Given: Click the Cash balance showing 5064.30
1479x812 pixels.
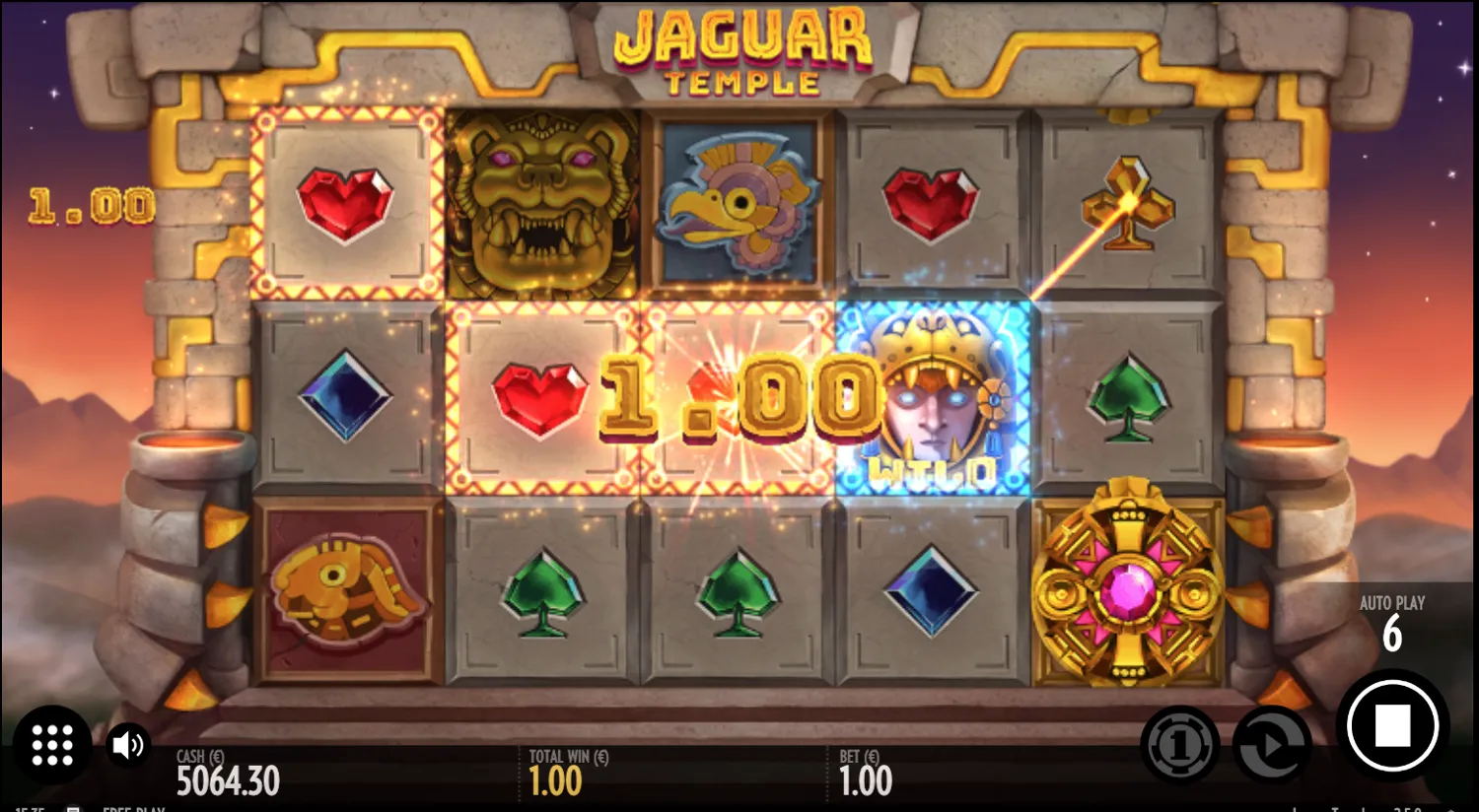Looking at the screenshot, I should (x=227, y=778).
